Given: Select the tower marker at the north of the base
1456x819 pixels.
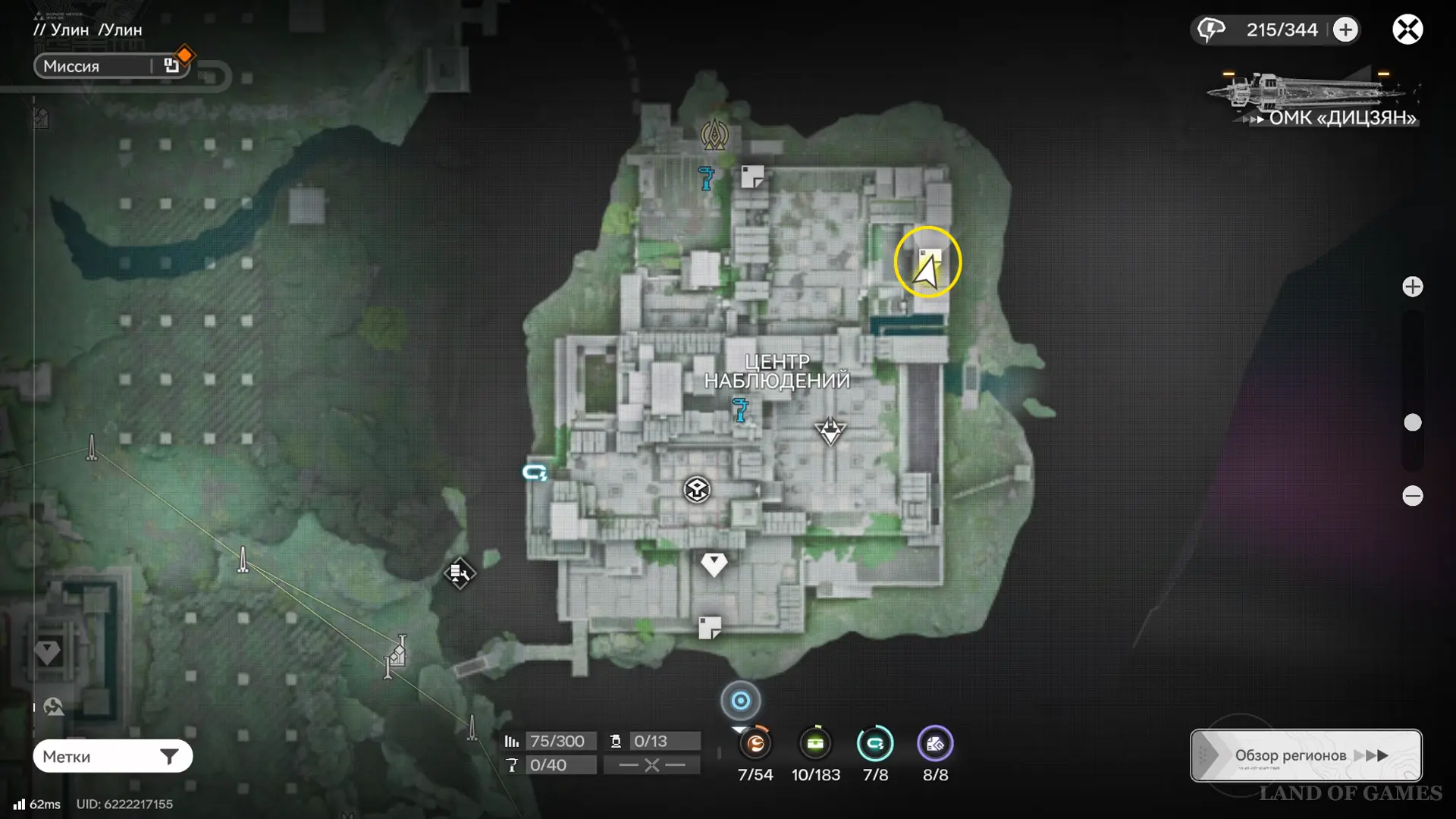Looking at the screenshot, I should (714, 135).
